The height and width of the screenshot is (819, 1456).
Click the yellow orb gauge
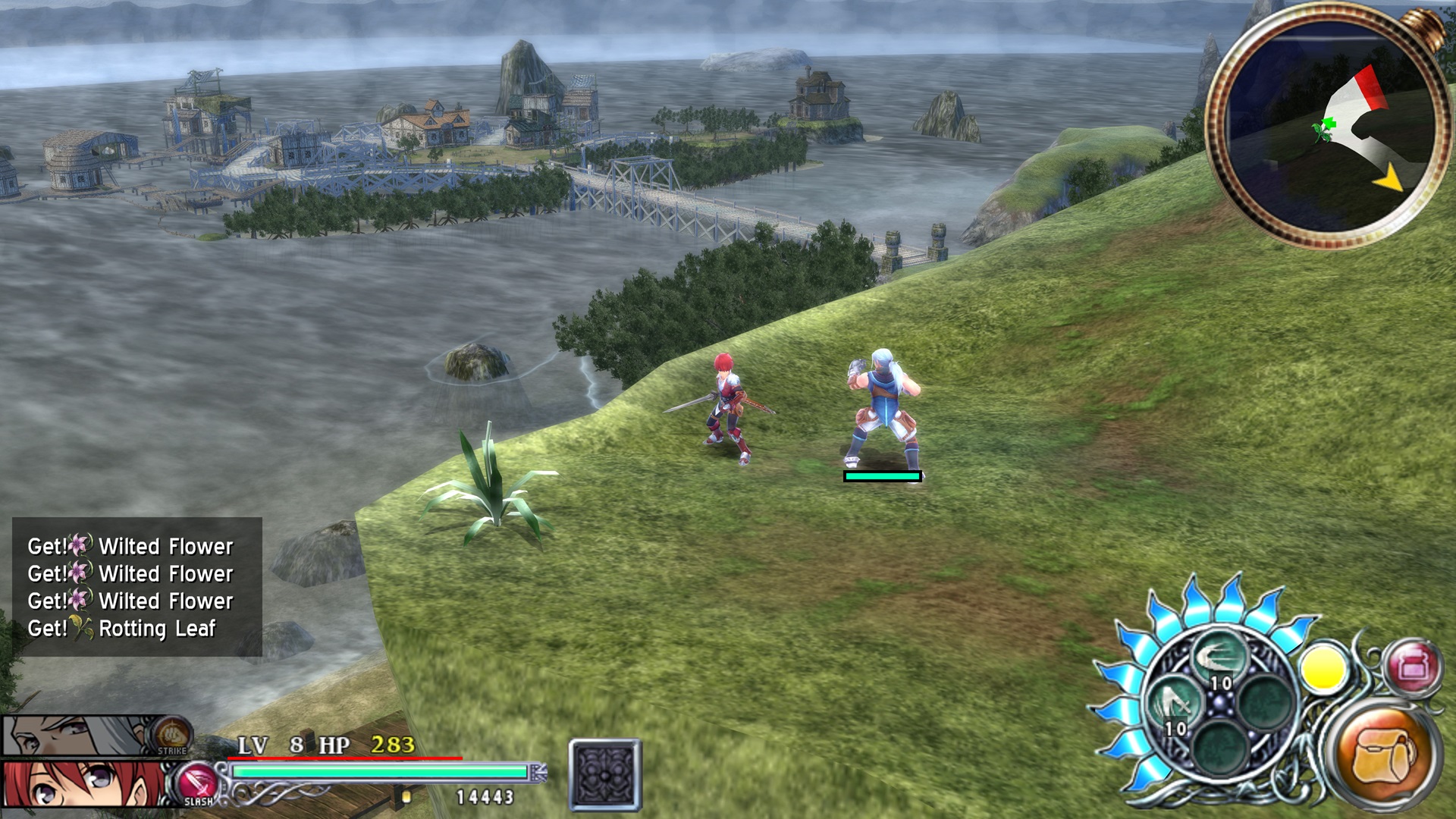click(x=1323, y=669)
